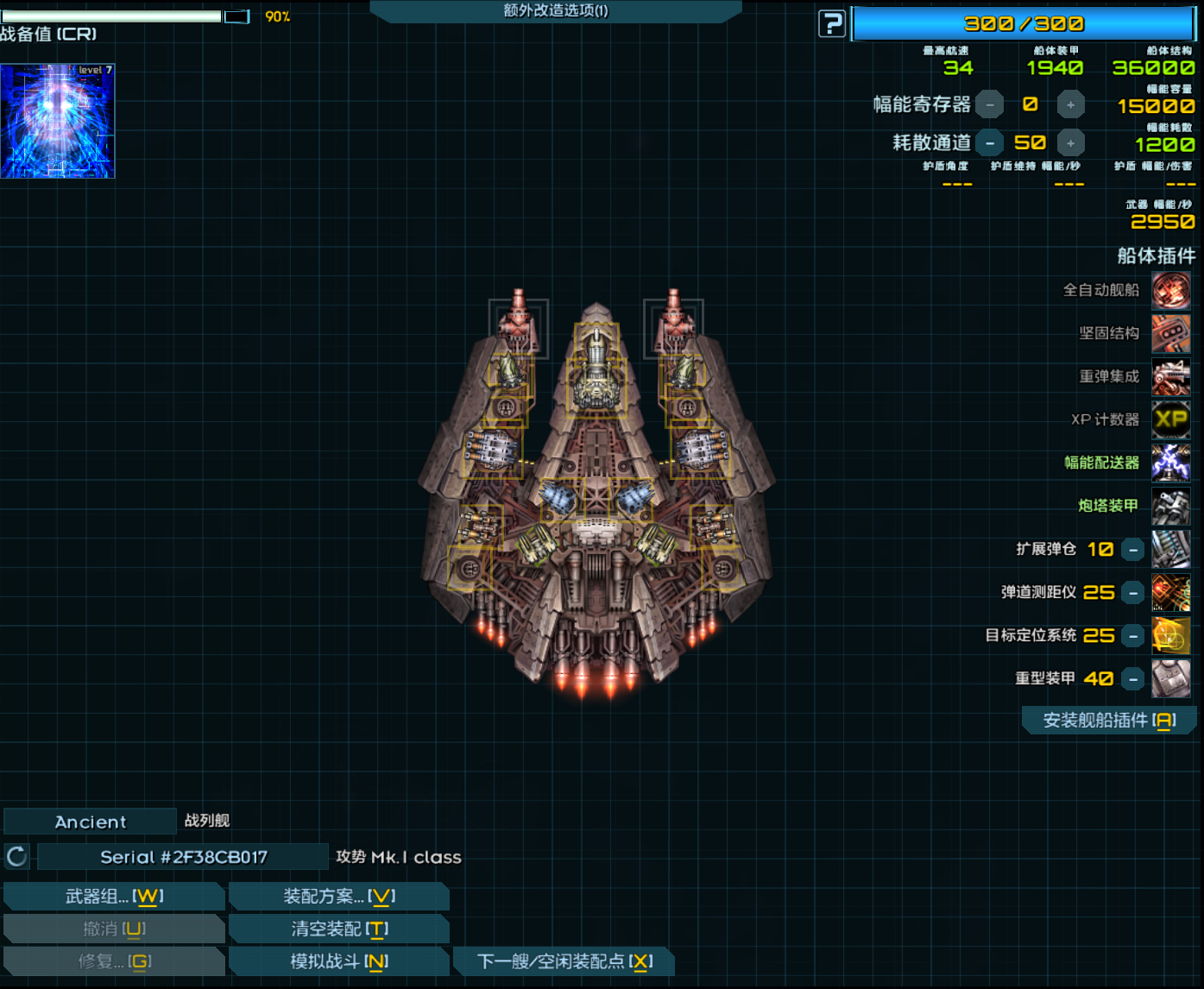Select the 坚固结构 hullmod icon

coord(1171,333)
